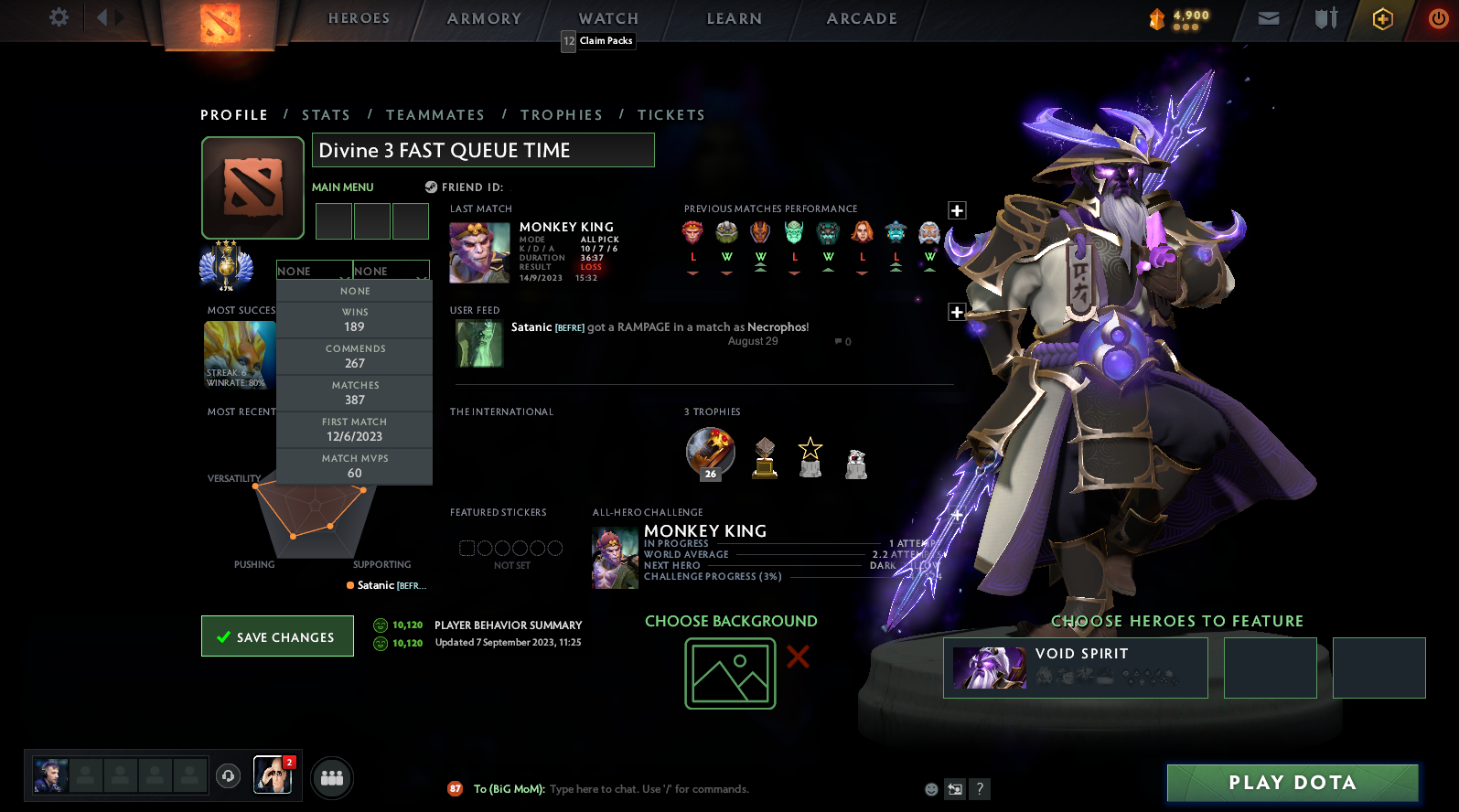Open the emoticon smiley in chat bar
1459x812 pixels.
(x=930, y=789)
